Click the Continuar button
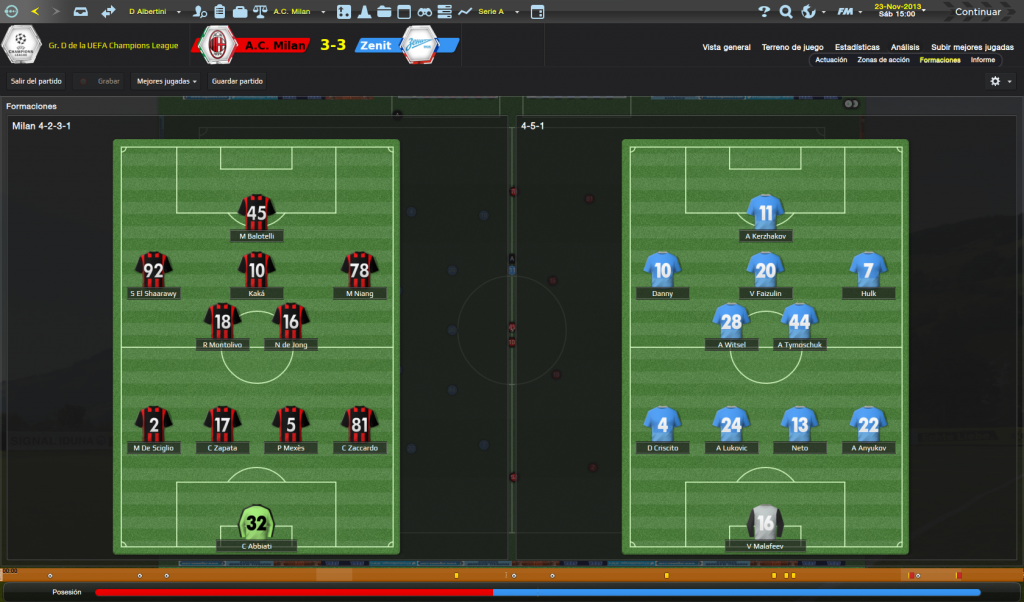 [977, 12]
